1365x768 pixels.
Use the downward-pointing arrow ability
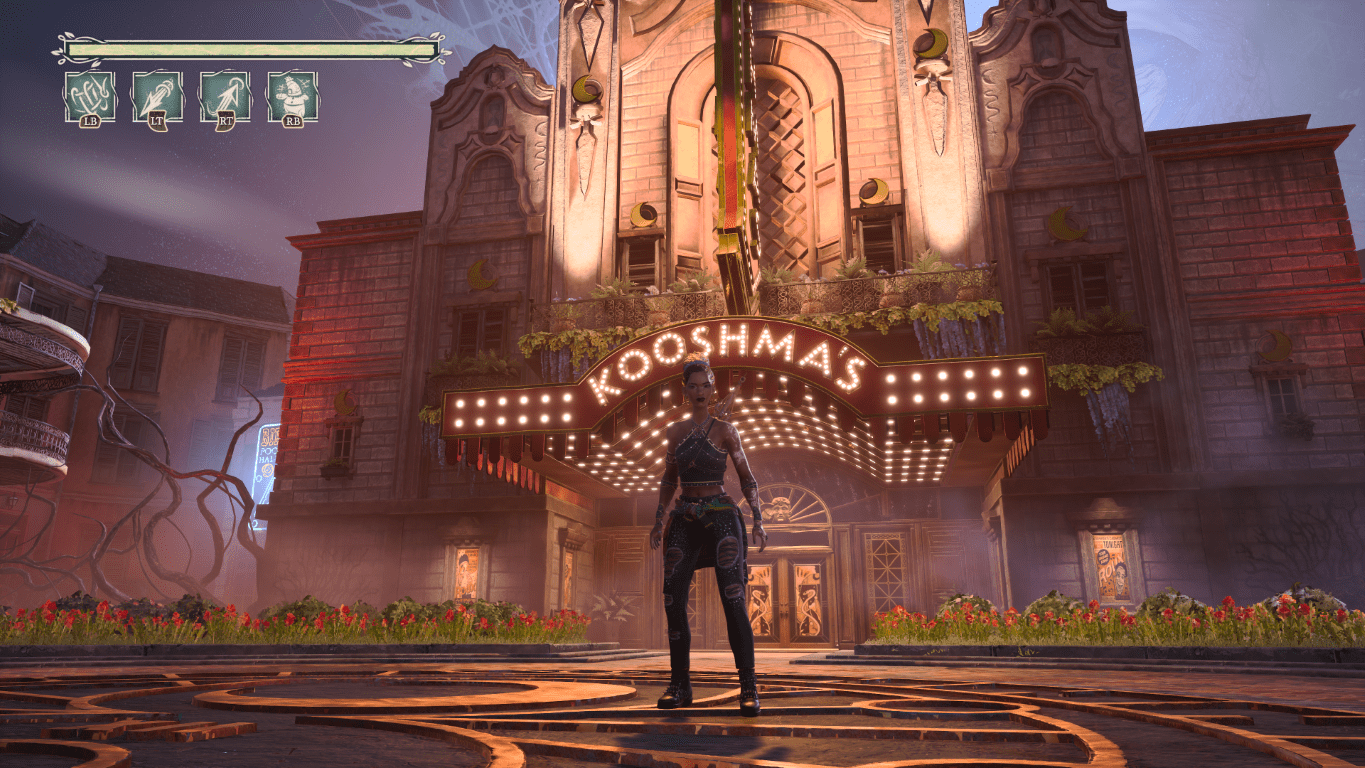tap(157, 96)
